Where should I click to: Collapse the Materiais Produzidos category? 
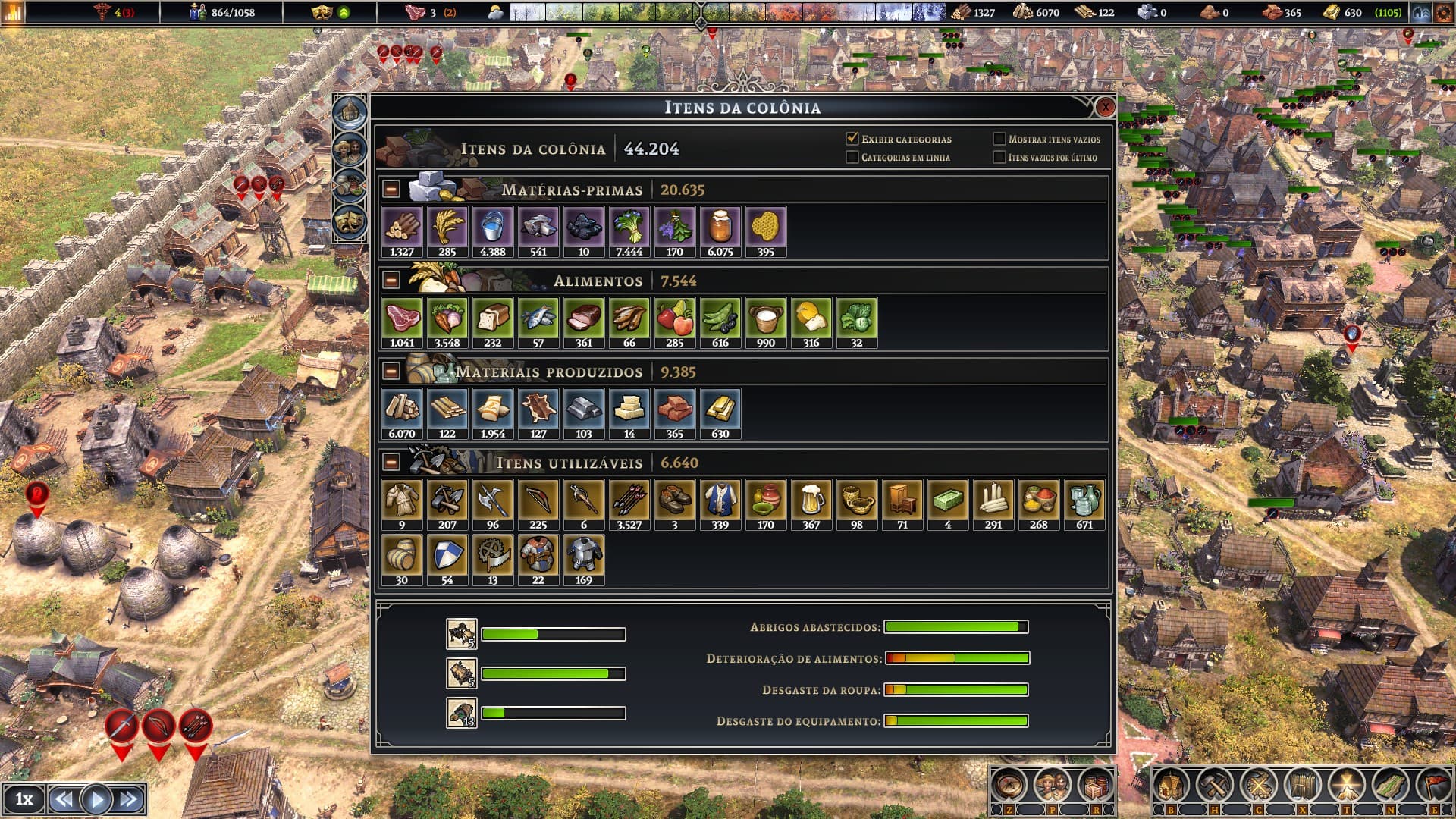tap(391, 371)
